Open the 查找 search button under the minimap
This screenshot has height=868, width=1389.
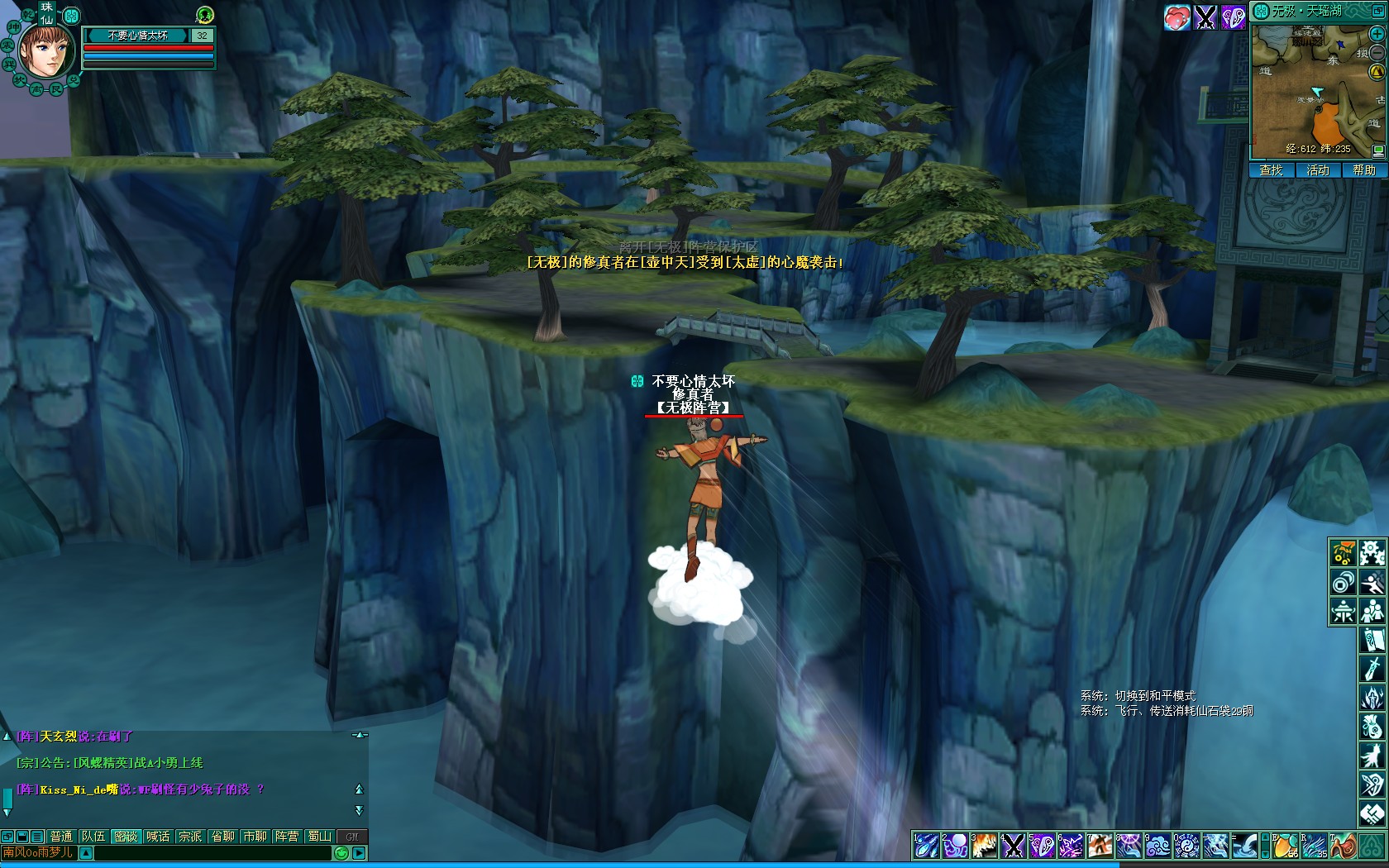click(1271, 170)
